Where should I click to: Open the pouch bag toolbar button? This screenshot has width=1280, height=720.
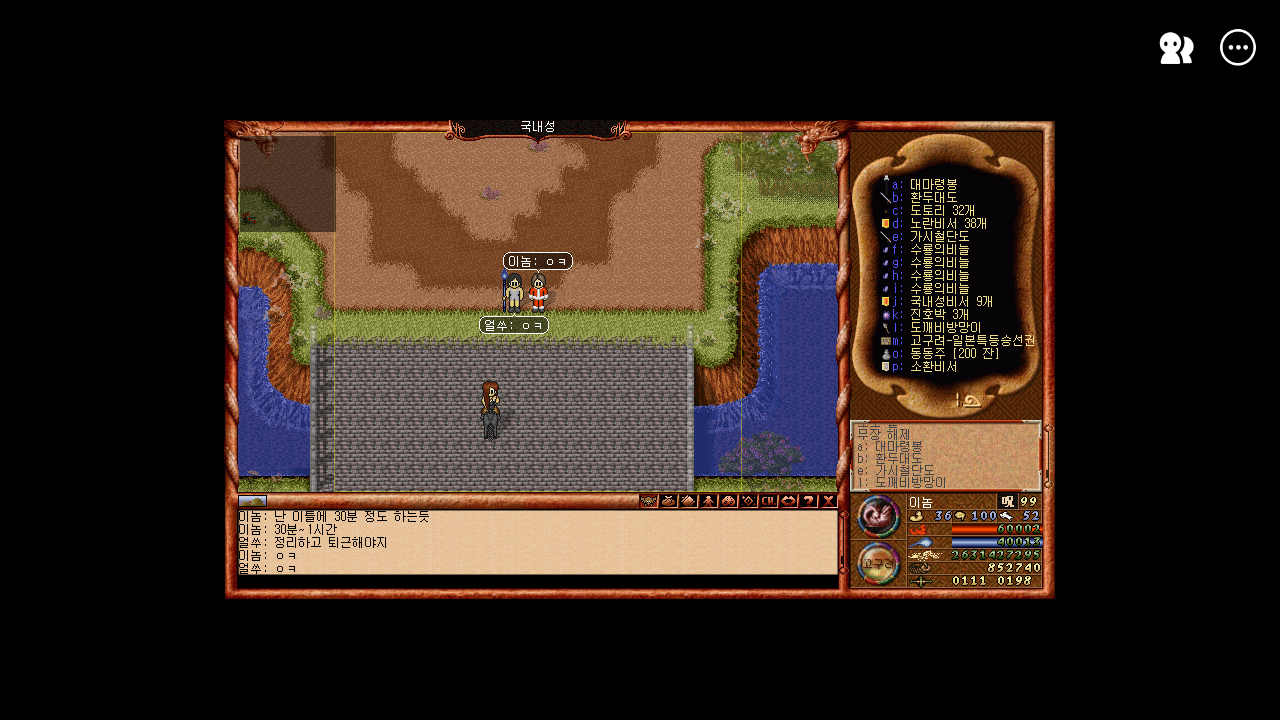click(669, 501)
